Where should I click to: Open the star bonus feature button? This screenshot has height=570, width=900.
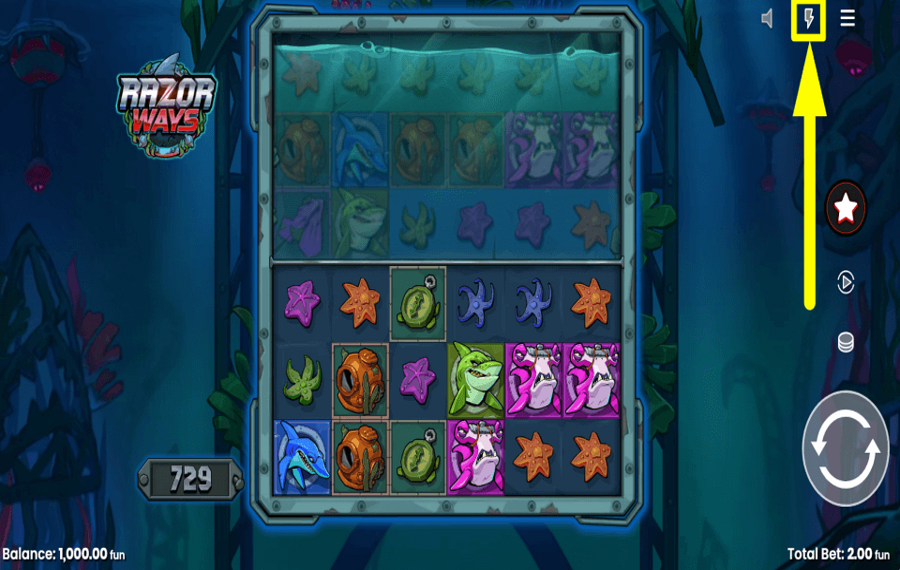click(846, 209)
